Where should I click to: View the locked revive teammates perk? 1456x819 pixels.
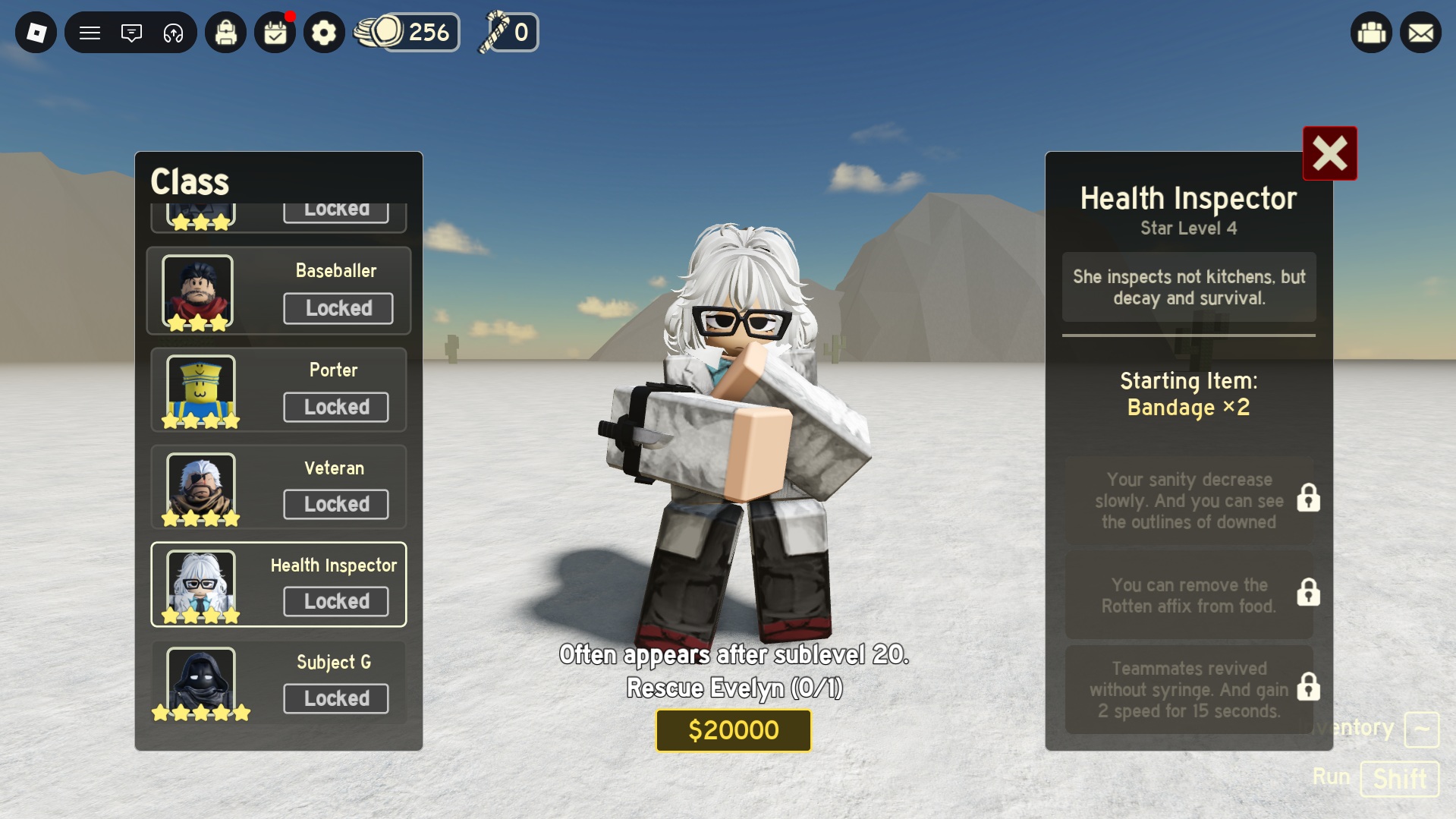coord(1189,689)
